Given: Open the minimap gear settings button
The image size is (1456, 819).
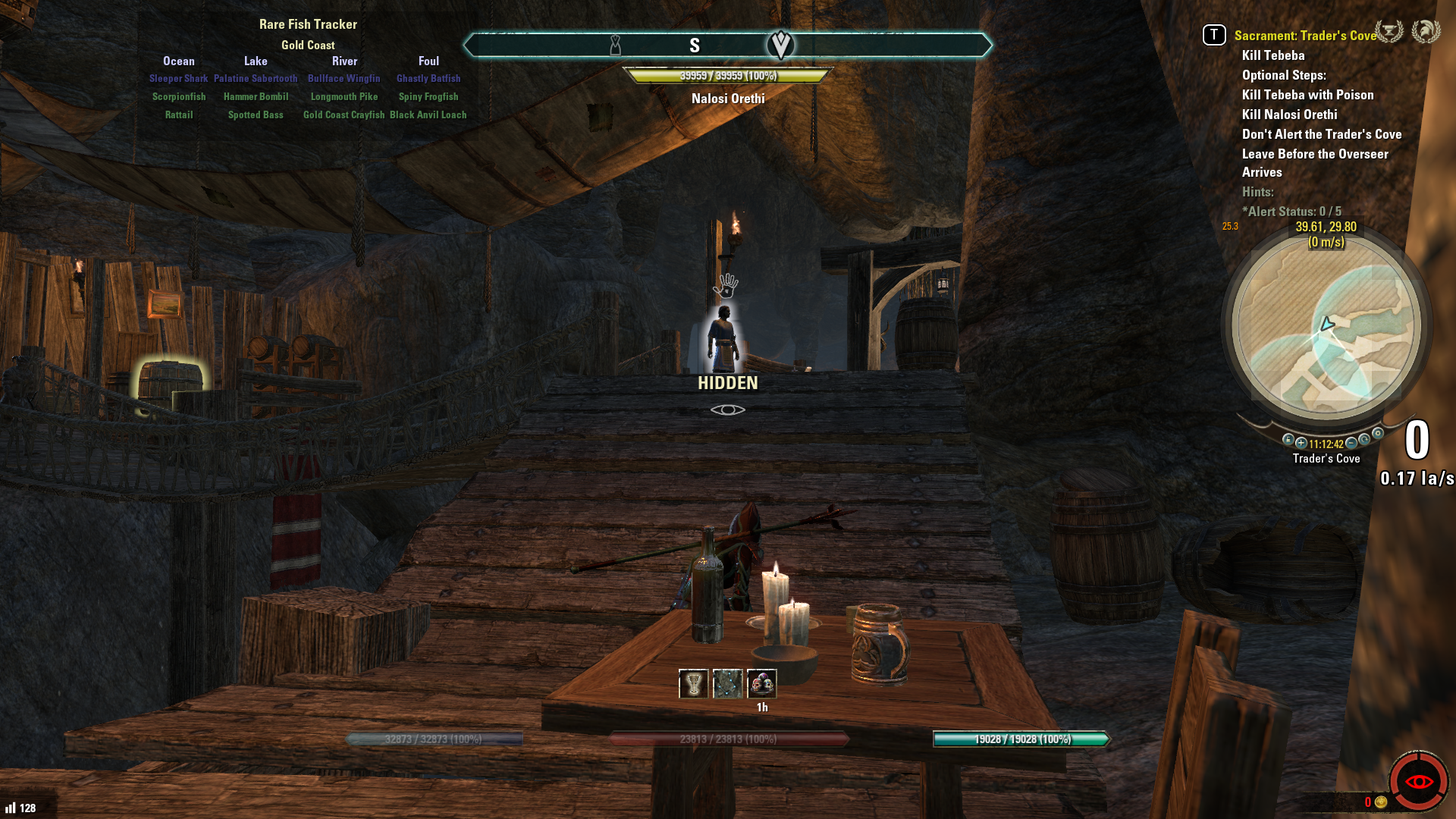Looking at the screenshot, I should coord(1378,434).
